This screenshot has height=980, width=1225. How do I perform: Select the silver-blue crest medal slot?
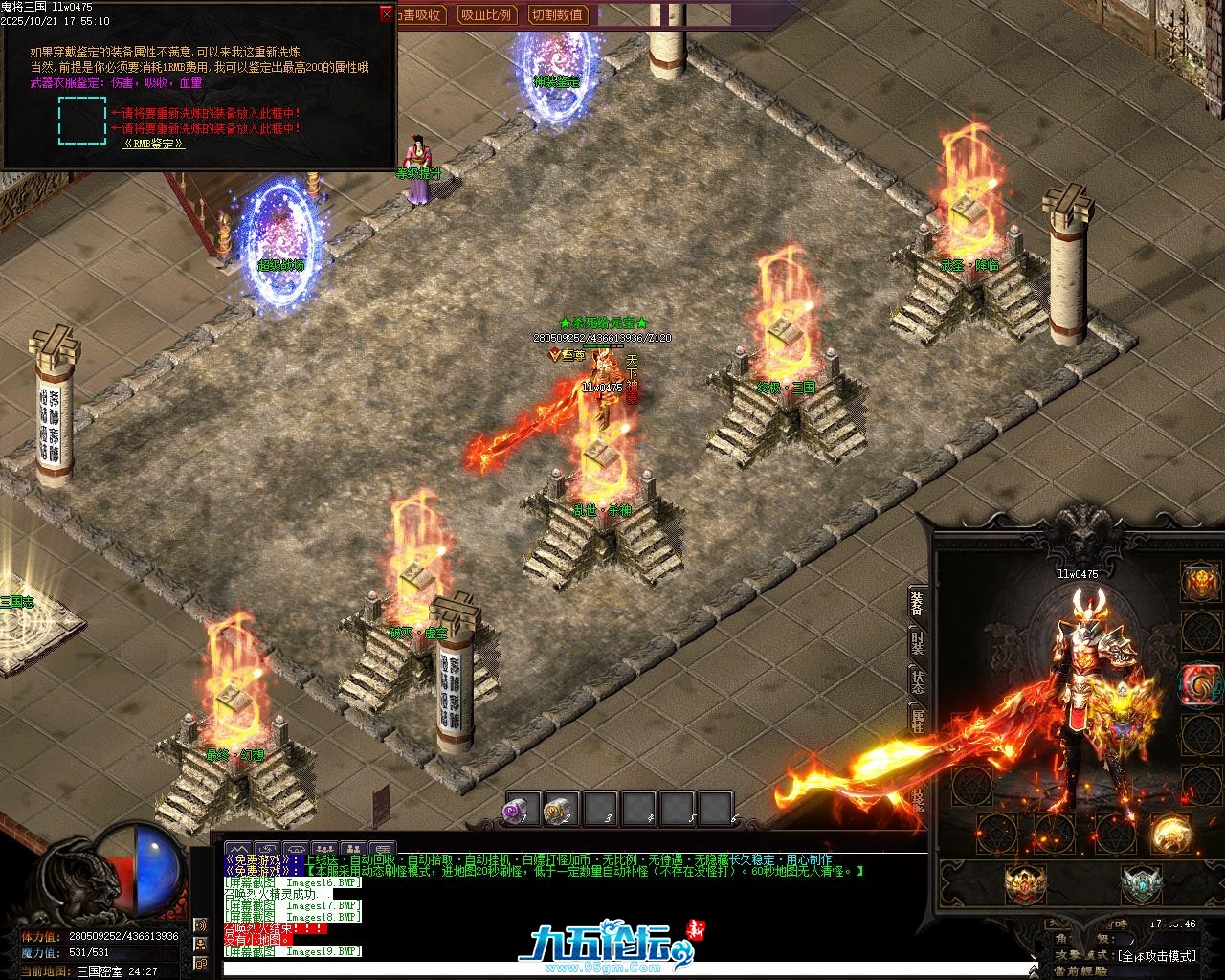tap(1140, 883)
